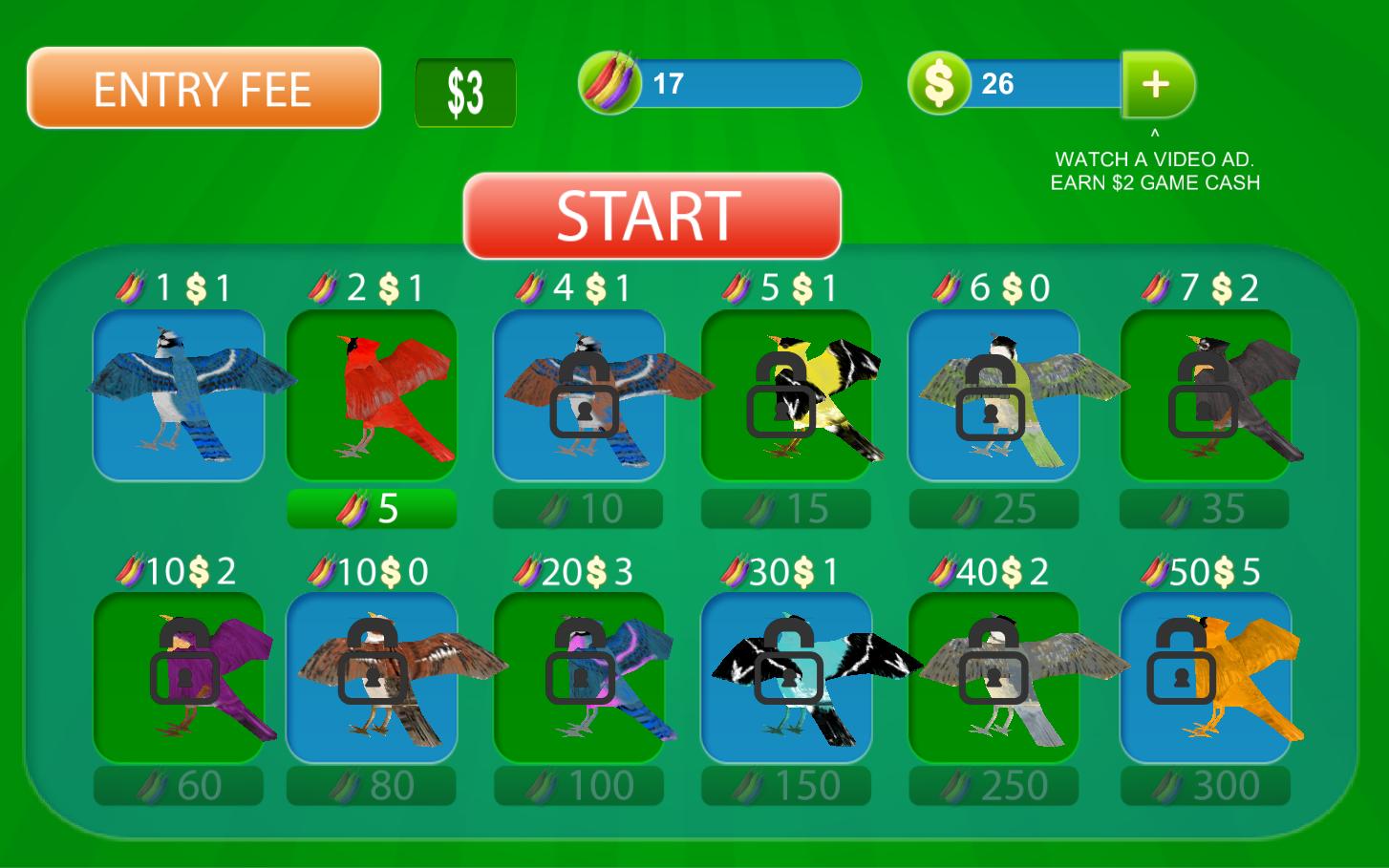Click the $3 entry fee display
This screenshot has width=1389, height=868.
(464, 93)
